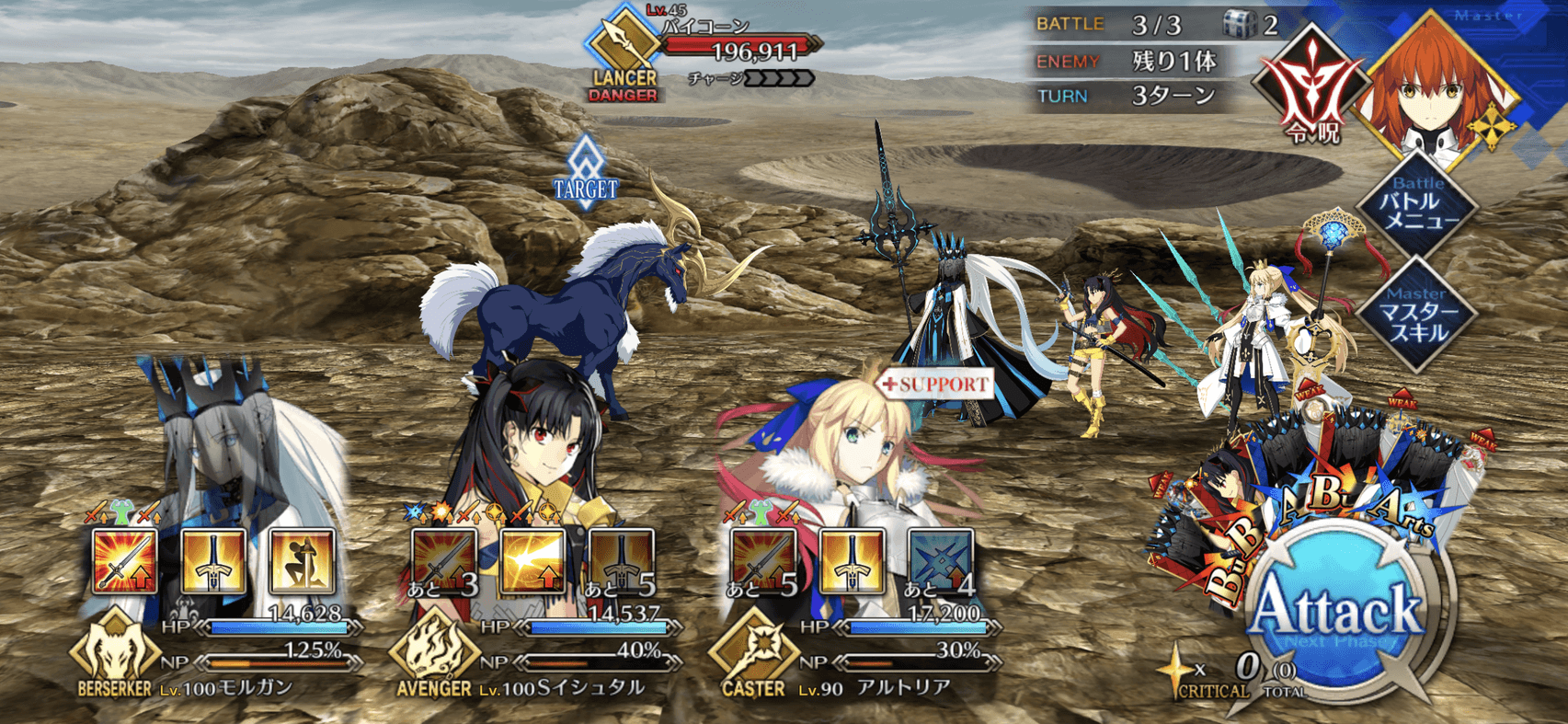
Task: Use Morgan's kneeling figure skill
Action: [301, 561]
